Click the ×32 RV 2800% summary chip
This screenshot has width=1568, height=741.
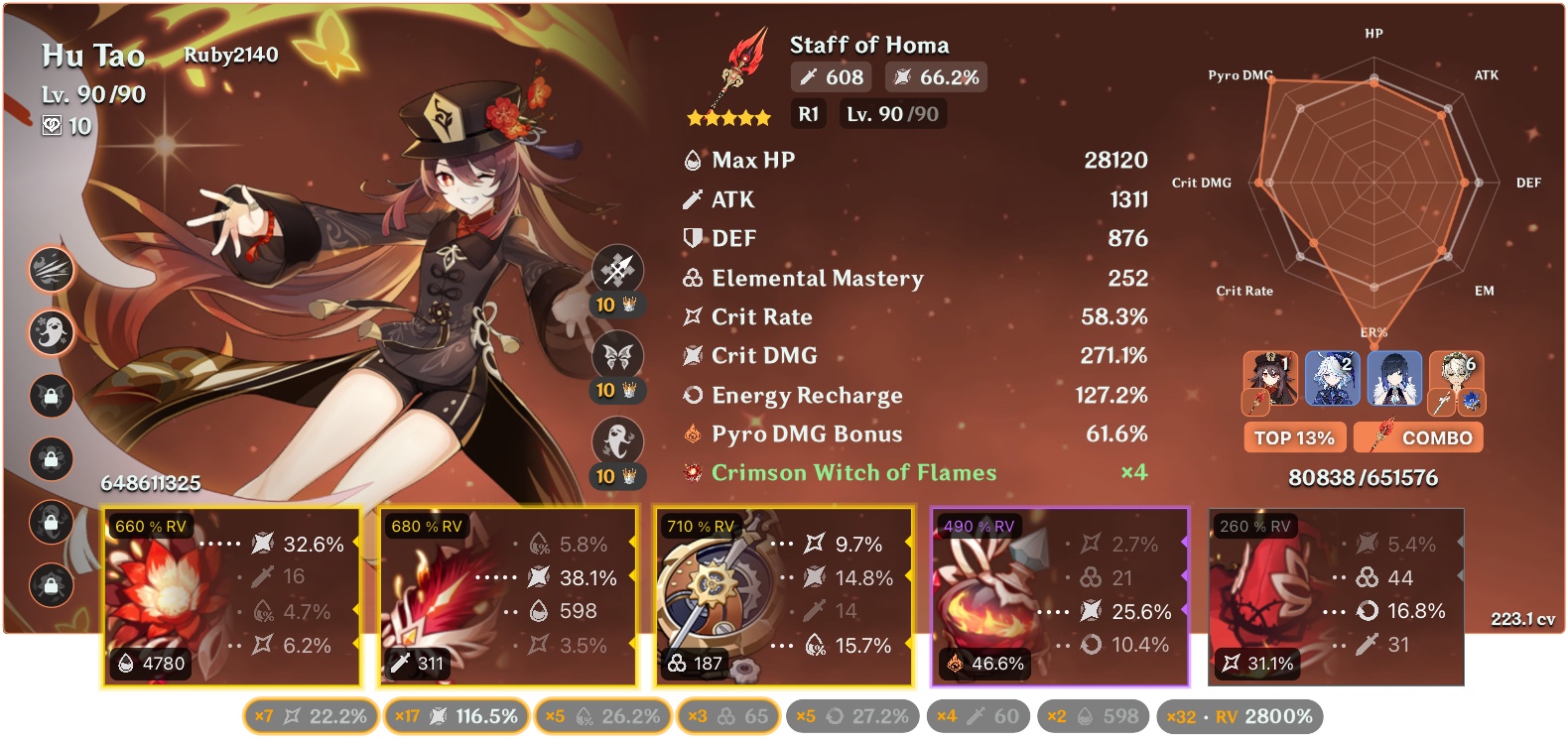click(1241, 715)
